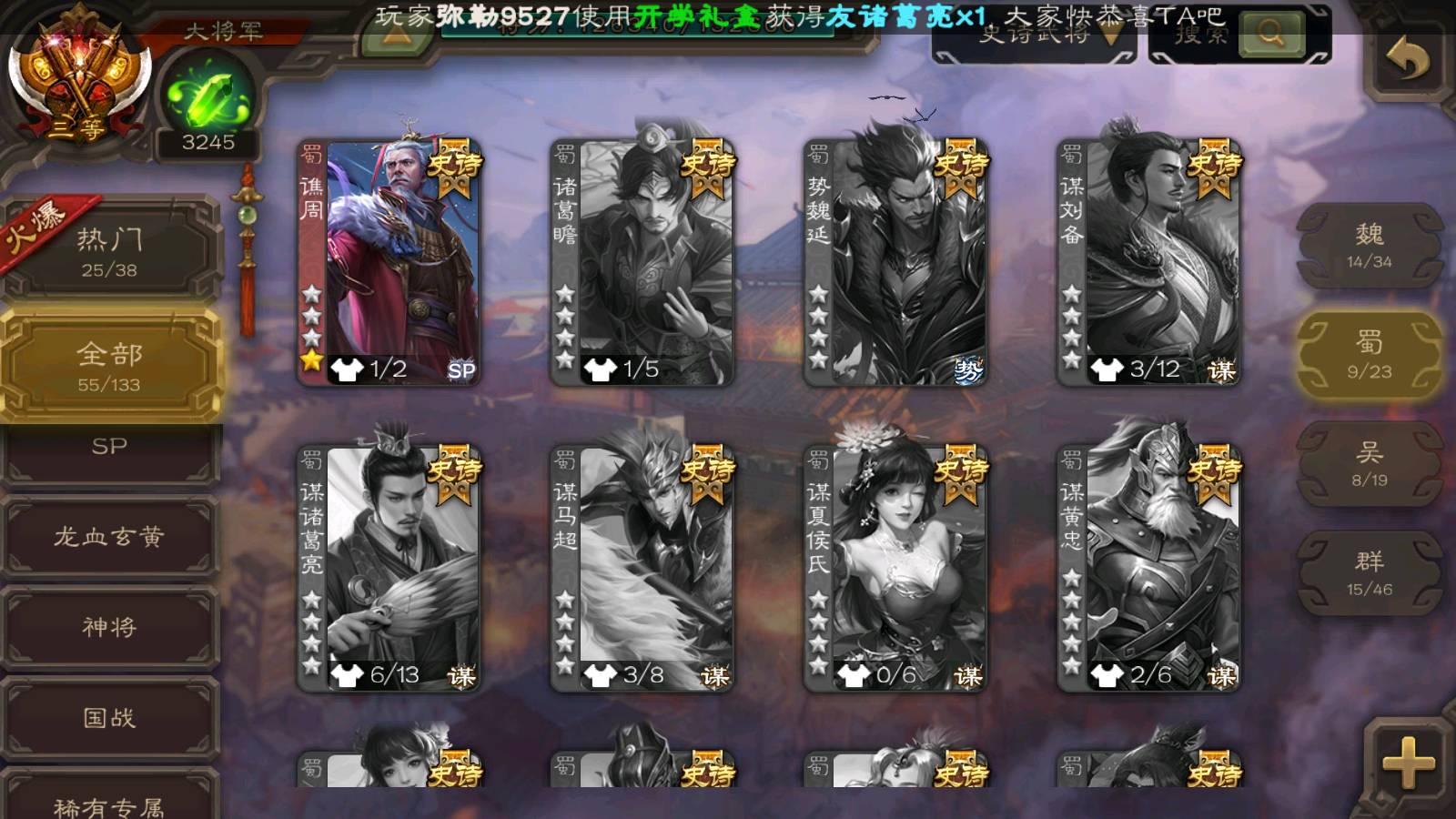The image size is (1456, 819).
Task: Open the 龙血玄黄 category
Action: [109, 537]
